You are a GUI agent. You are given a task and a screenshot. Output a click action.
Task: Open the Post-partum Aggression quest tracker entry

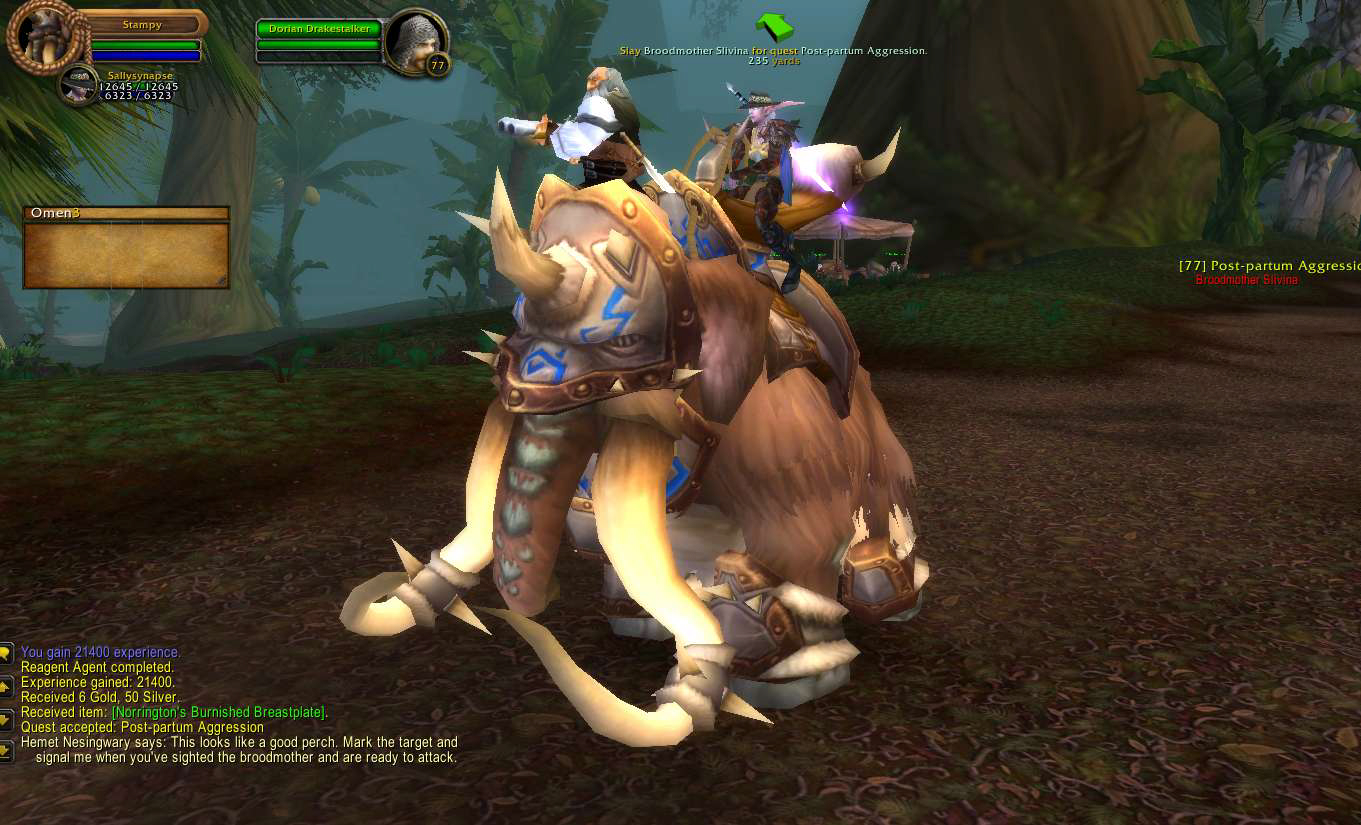click(1270, 266)
